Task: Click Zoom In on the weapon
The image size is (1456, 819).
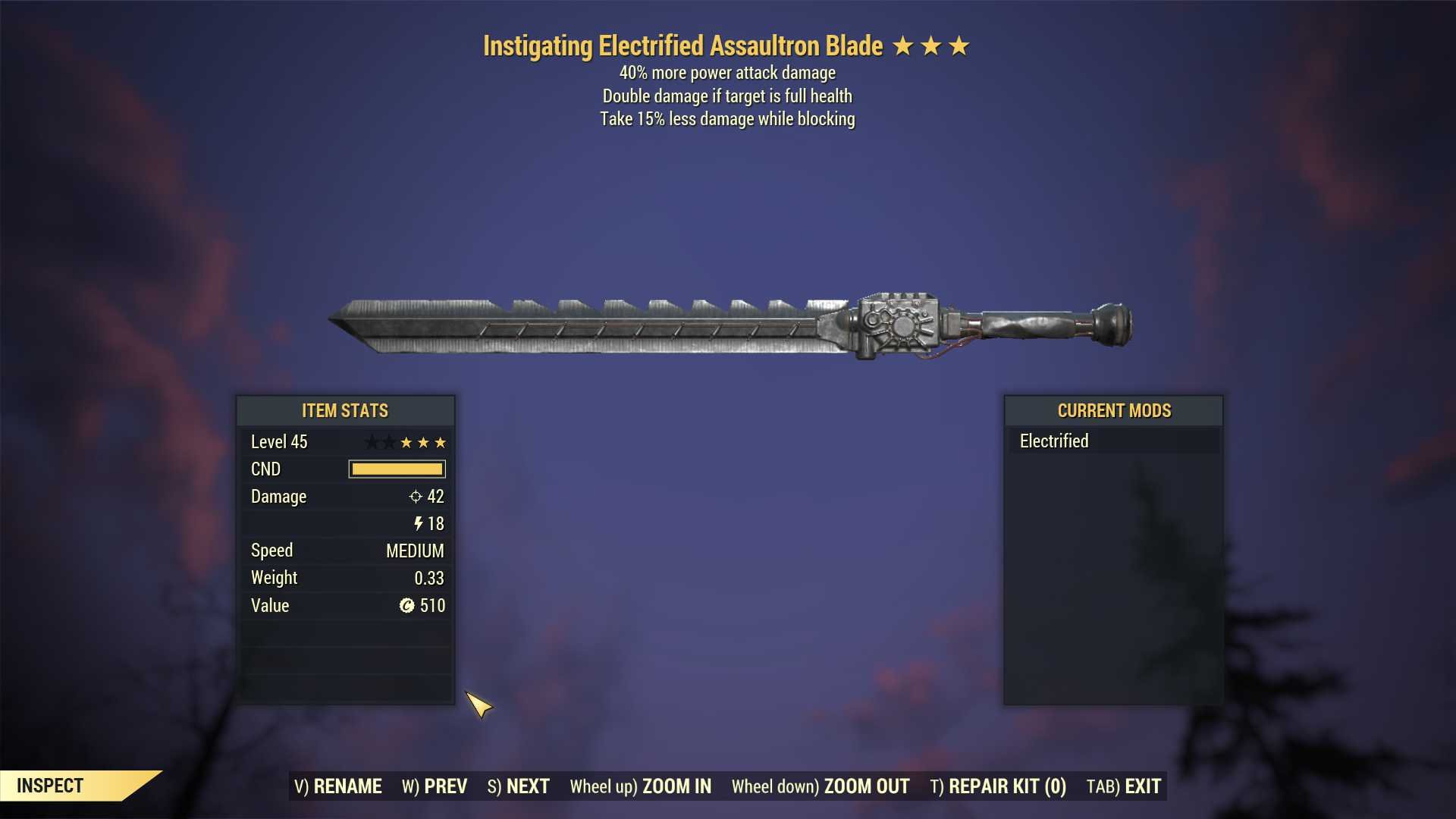Action: tap(641, 786)
